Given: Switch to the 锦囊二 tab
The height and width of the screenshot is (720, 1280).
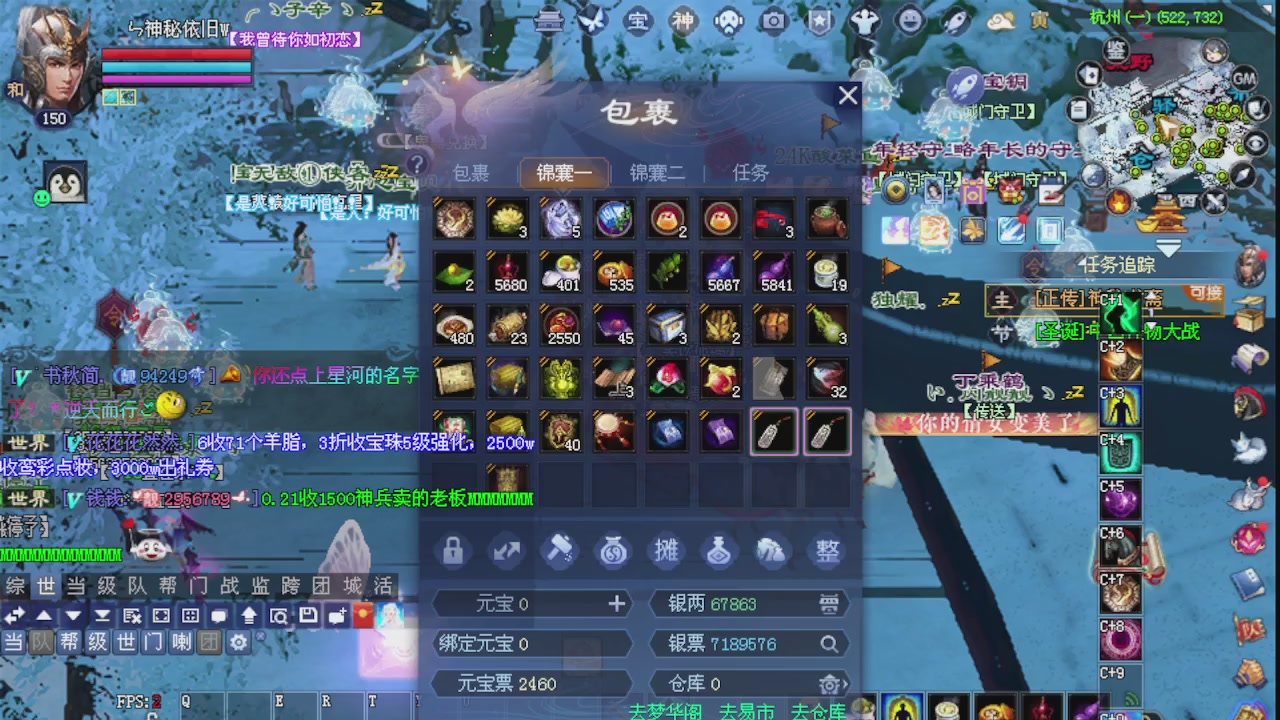Looking at the screenshot, I should click(657, 172).
